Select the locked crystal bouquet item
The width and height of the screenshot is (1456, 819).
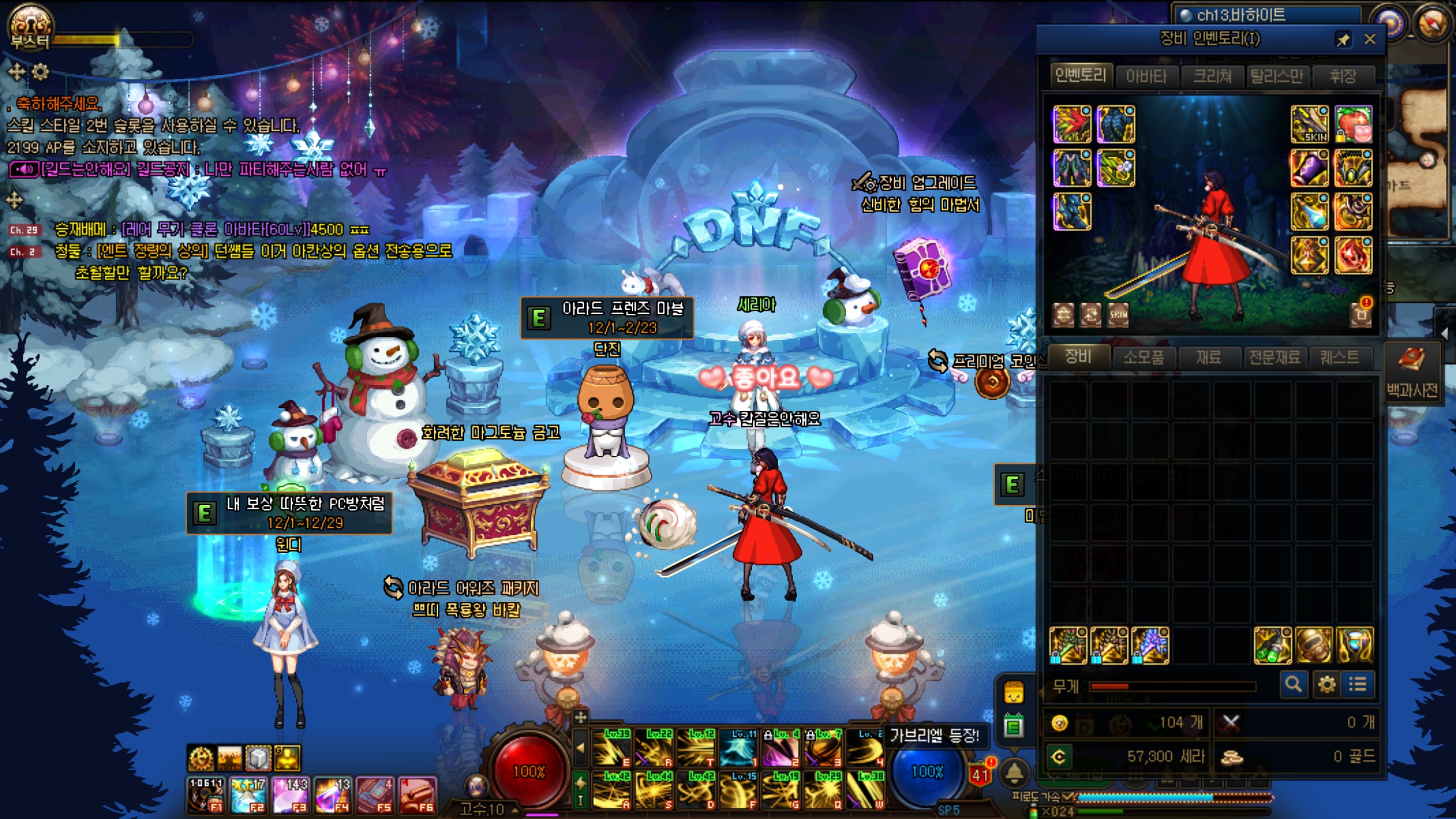pos(1150,645)
